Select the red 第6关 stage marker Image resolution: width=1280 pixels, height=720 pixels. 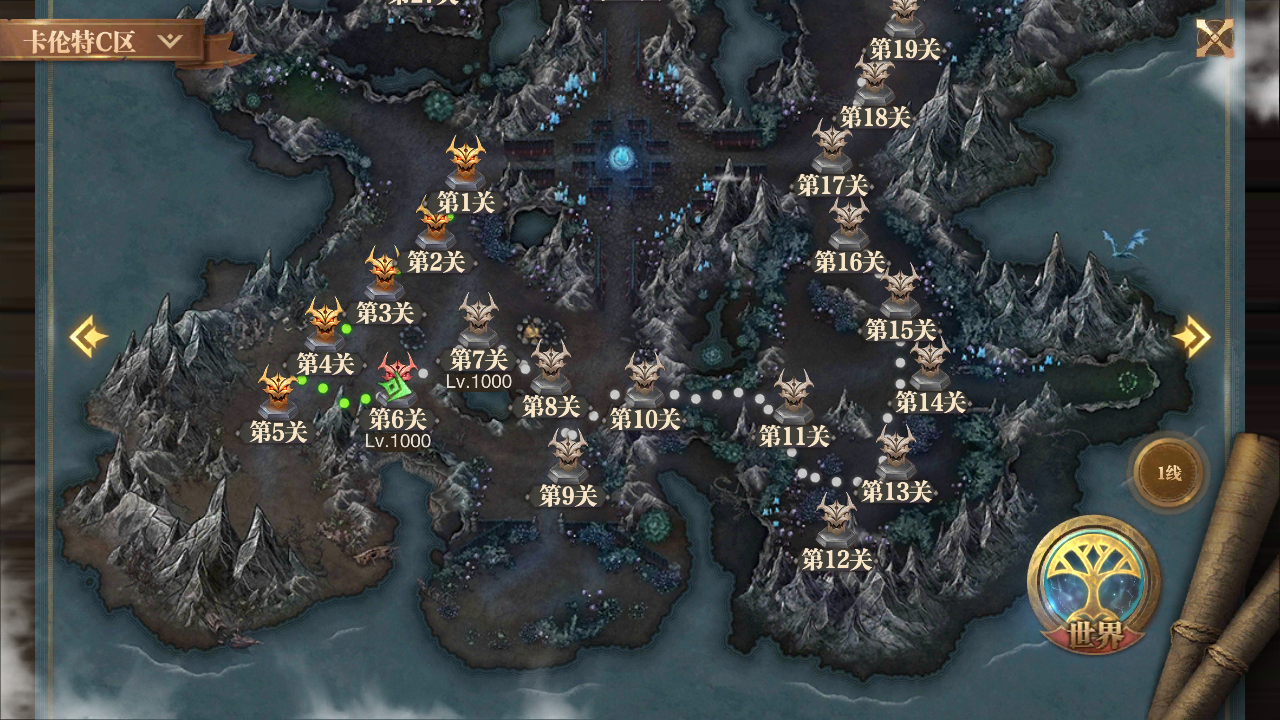(397, 378)
